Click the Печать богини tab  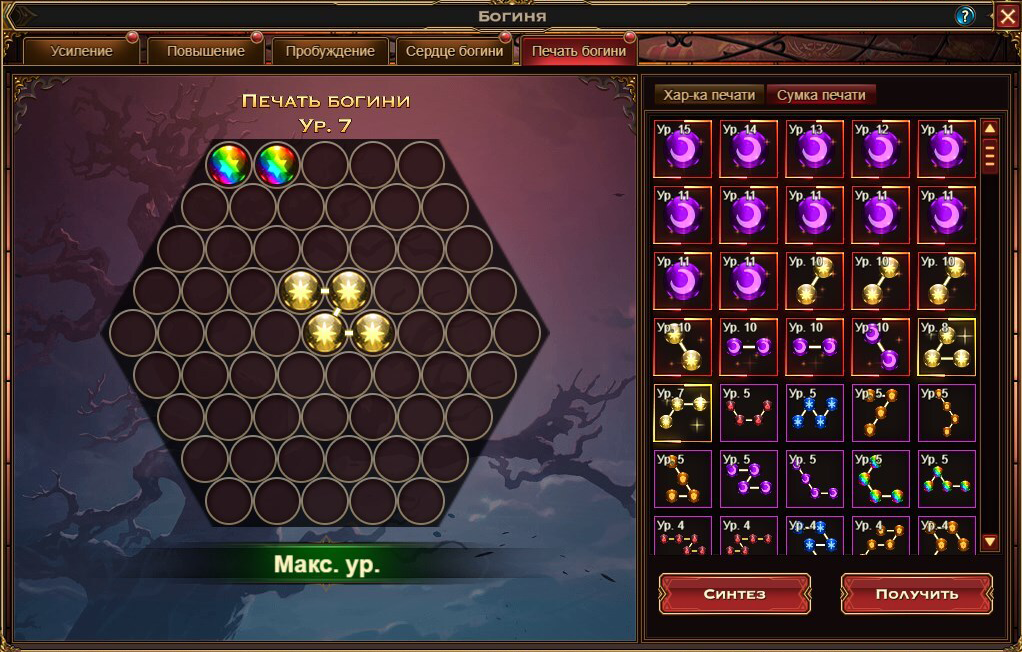tap(579, 51)
